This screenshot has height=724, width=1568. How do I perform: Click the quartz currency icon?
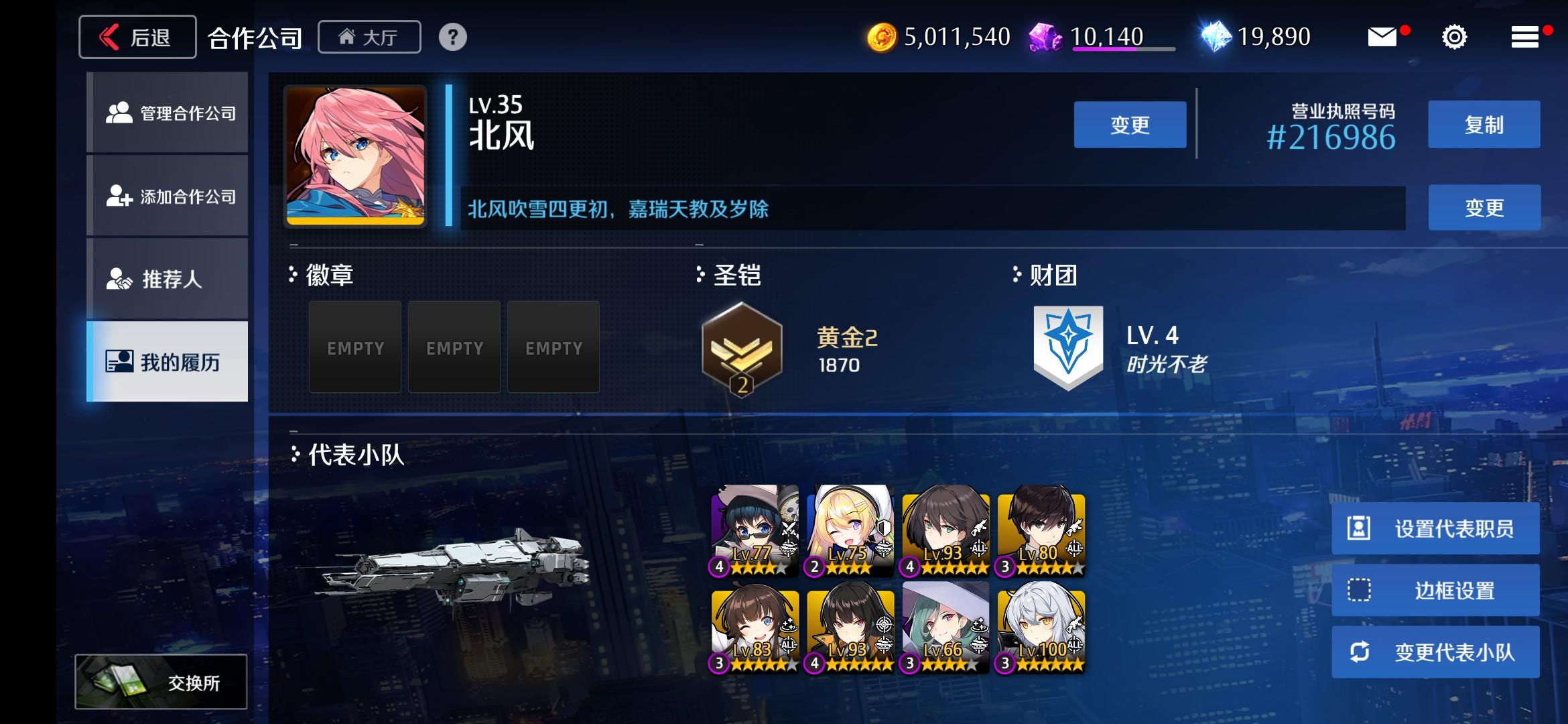pos(1046,37)
